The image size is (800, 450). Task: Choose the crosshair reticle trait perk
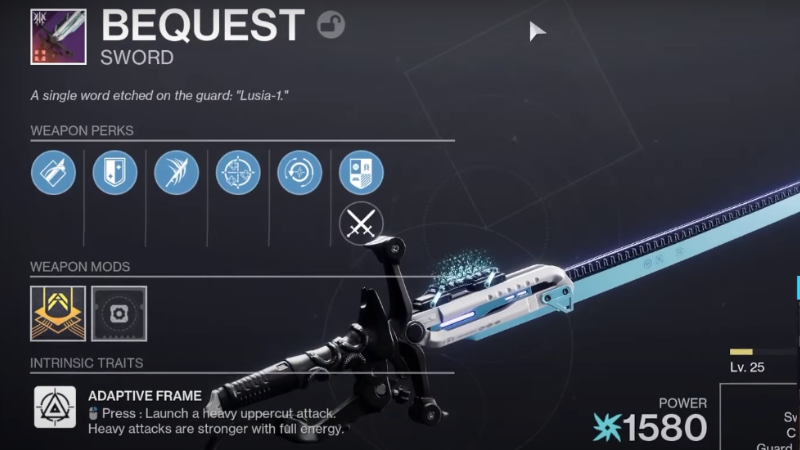(238, 173)
